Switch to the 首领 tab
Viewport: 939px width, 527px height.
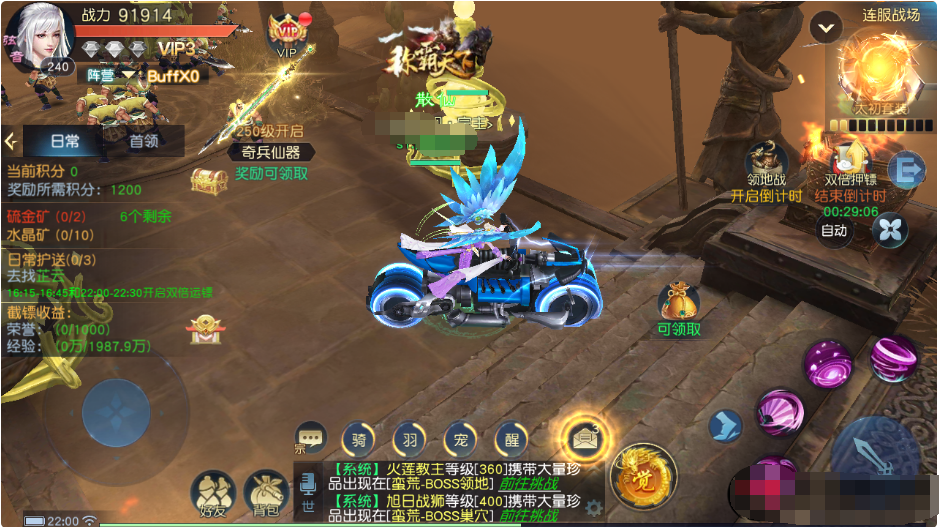click(x=144, y=141)
